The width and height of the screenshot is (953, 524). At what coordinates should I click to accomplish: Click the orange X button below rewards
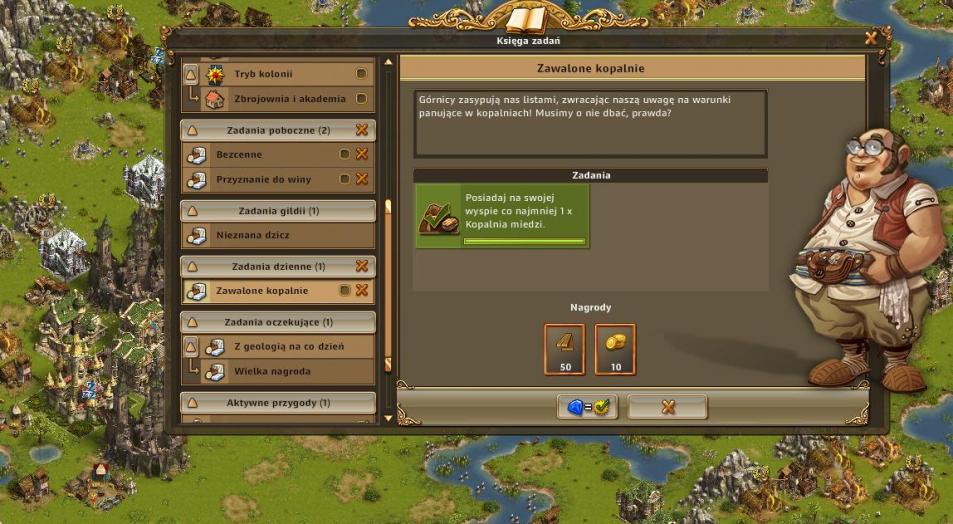point(668,407)
